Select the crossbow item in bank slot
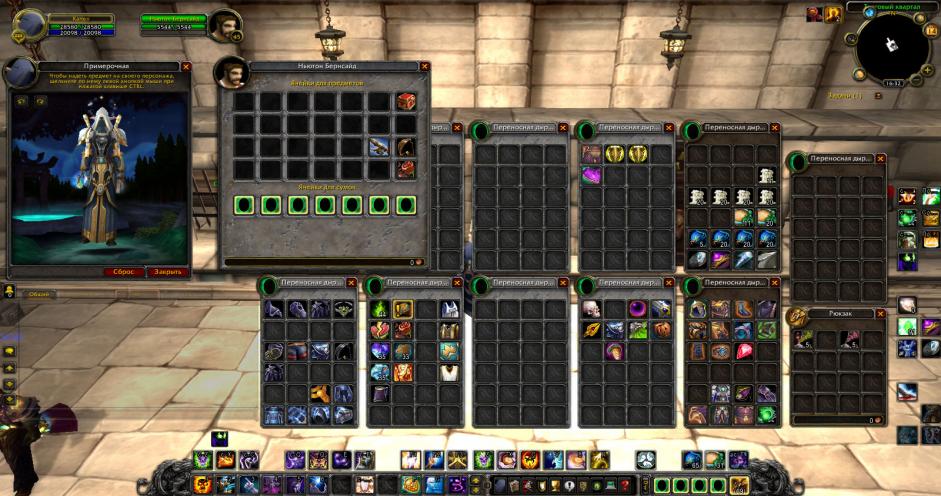 click(379, 147)
